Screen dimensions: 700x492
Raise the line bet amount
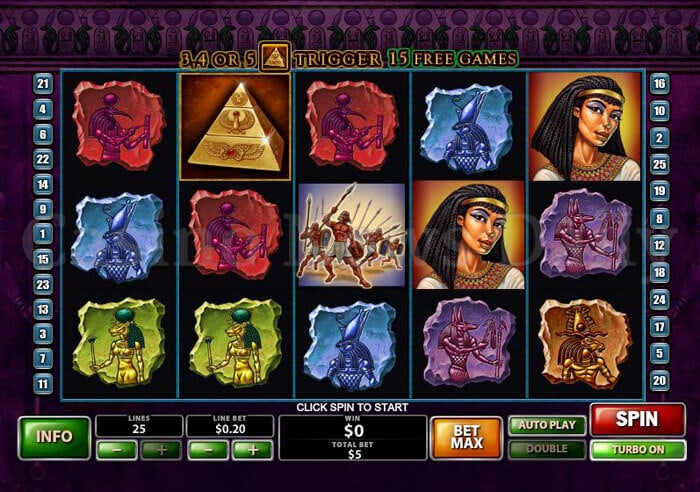pyautogui.click(x=253, y=450)
